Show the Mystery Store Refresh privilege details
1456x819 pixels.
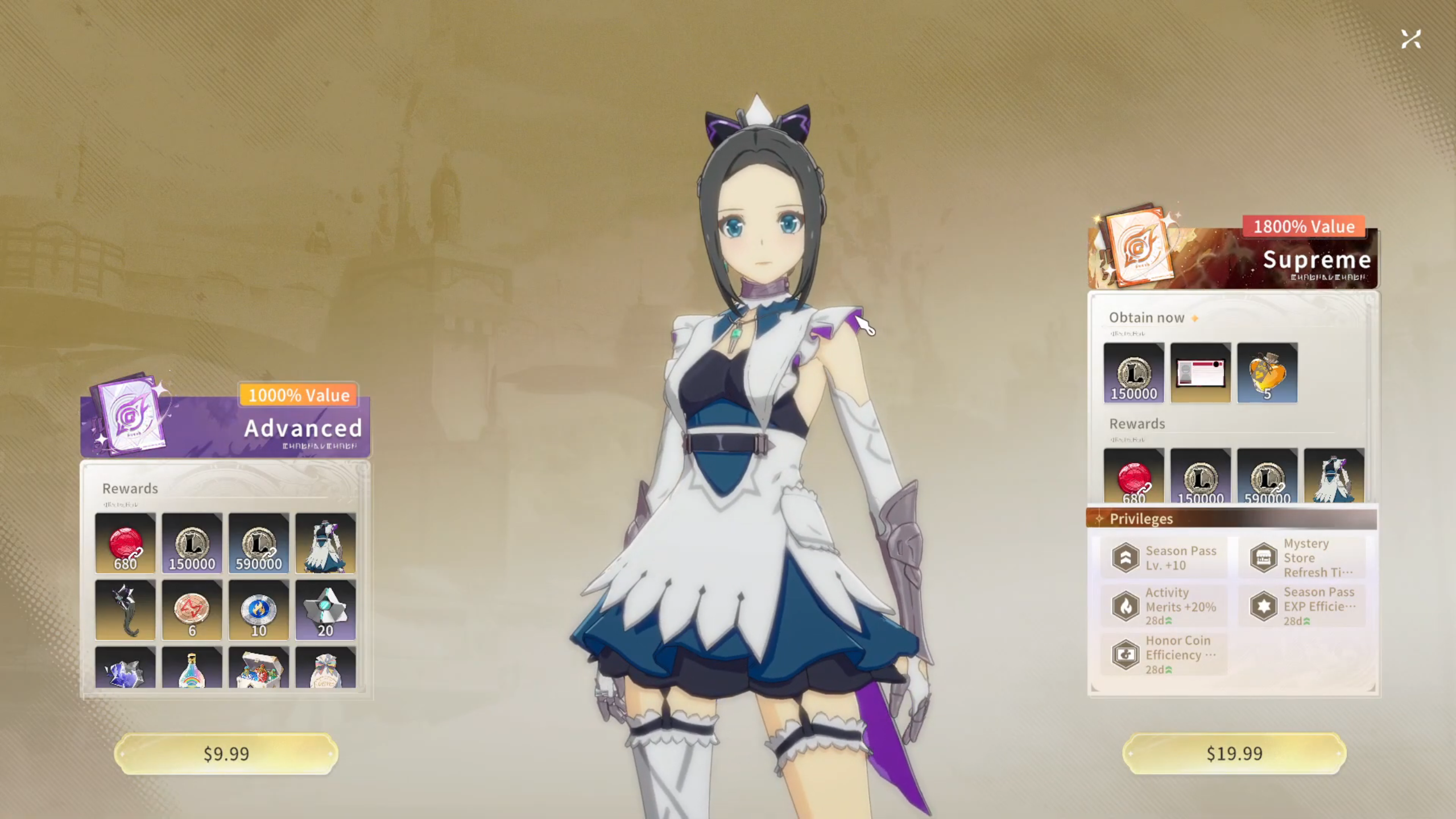(1302, 558)
